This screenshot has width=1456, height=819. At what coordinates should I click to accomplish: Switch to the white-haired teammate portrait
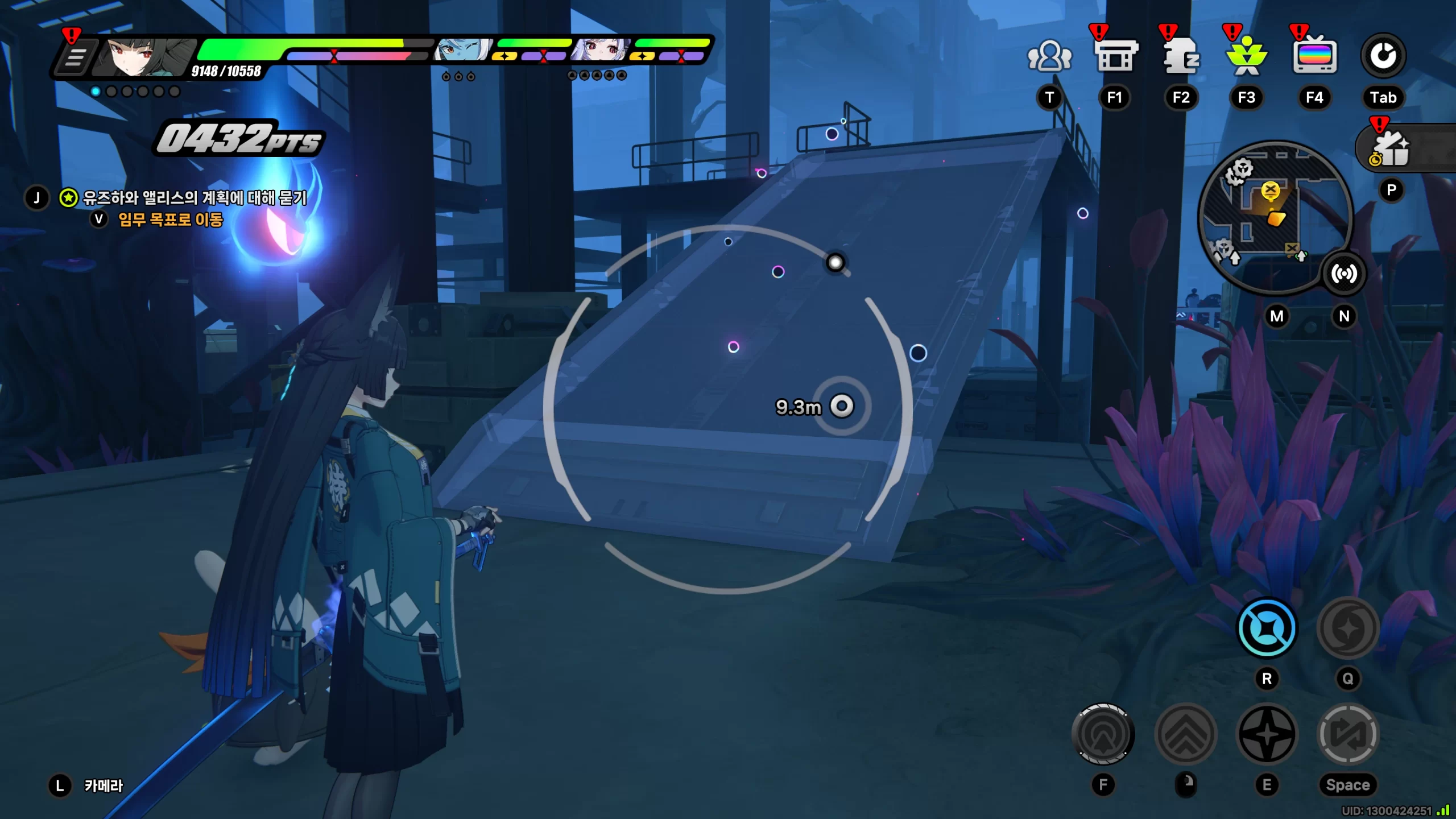point(600,51)
